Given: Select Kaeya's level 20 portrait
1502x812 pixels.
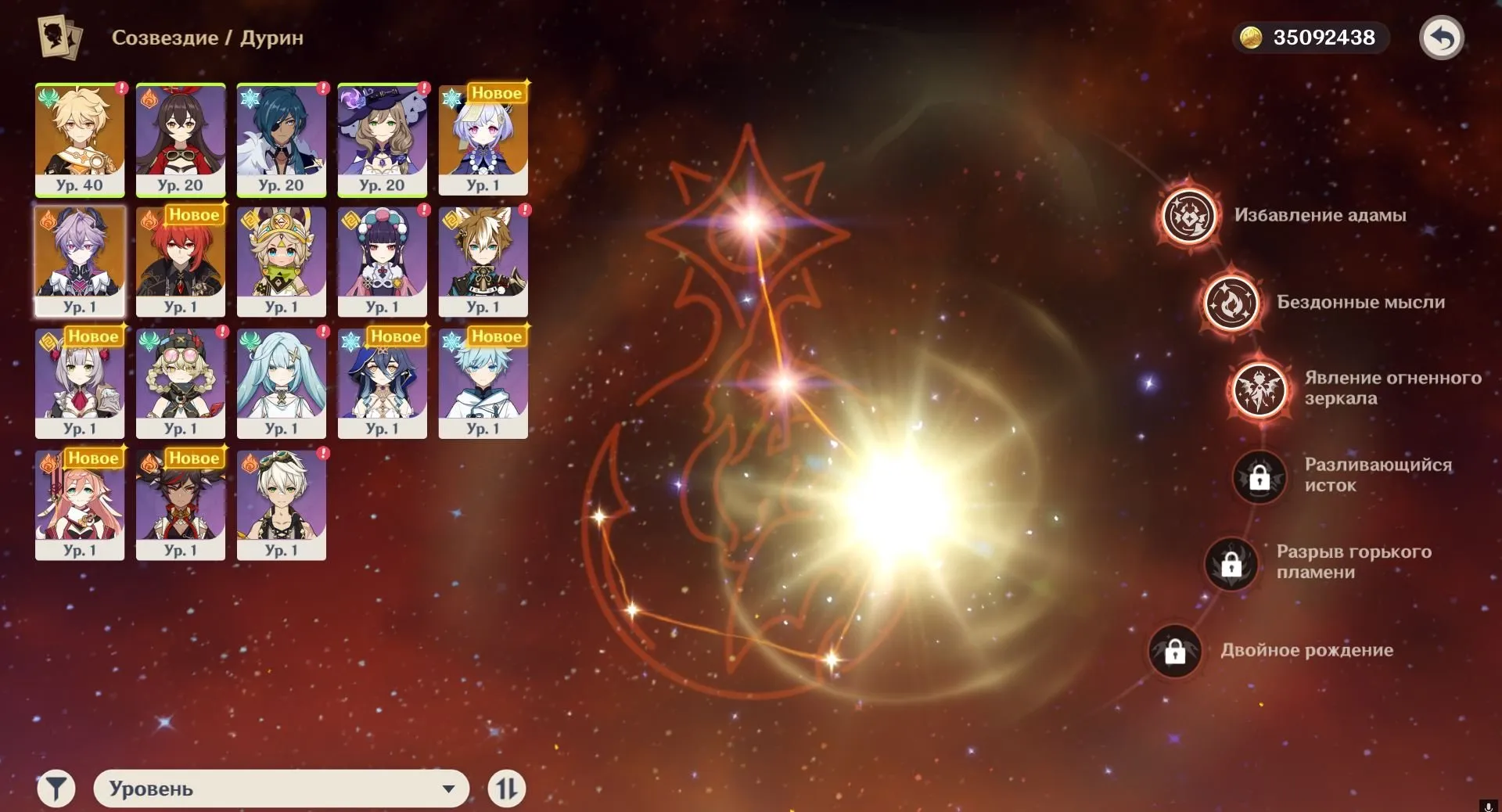Looking at the screenshot, I should point(282,139).
